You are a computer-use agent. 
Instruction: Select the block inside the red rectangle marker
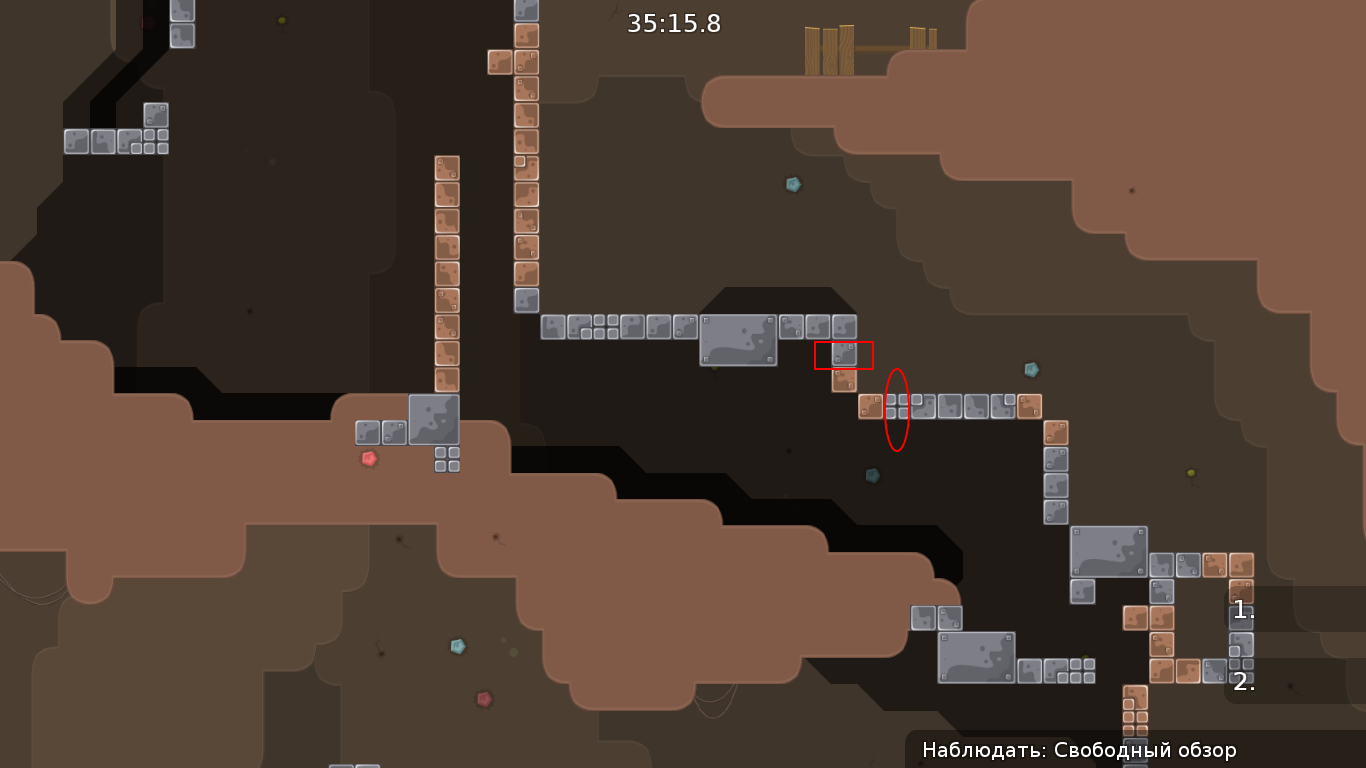pyautogui.click(x=845, y=353)
